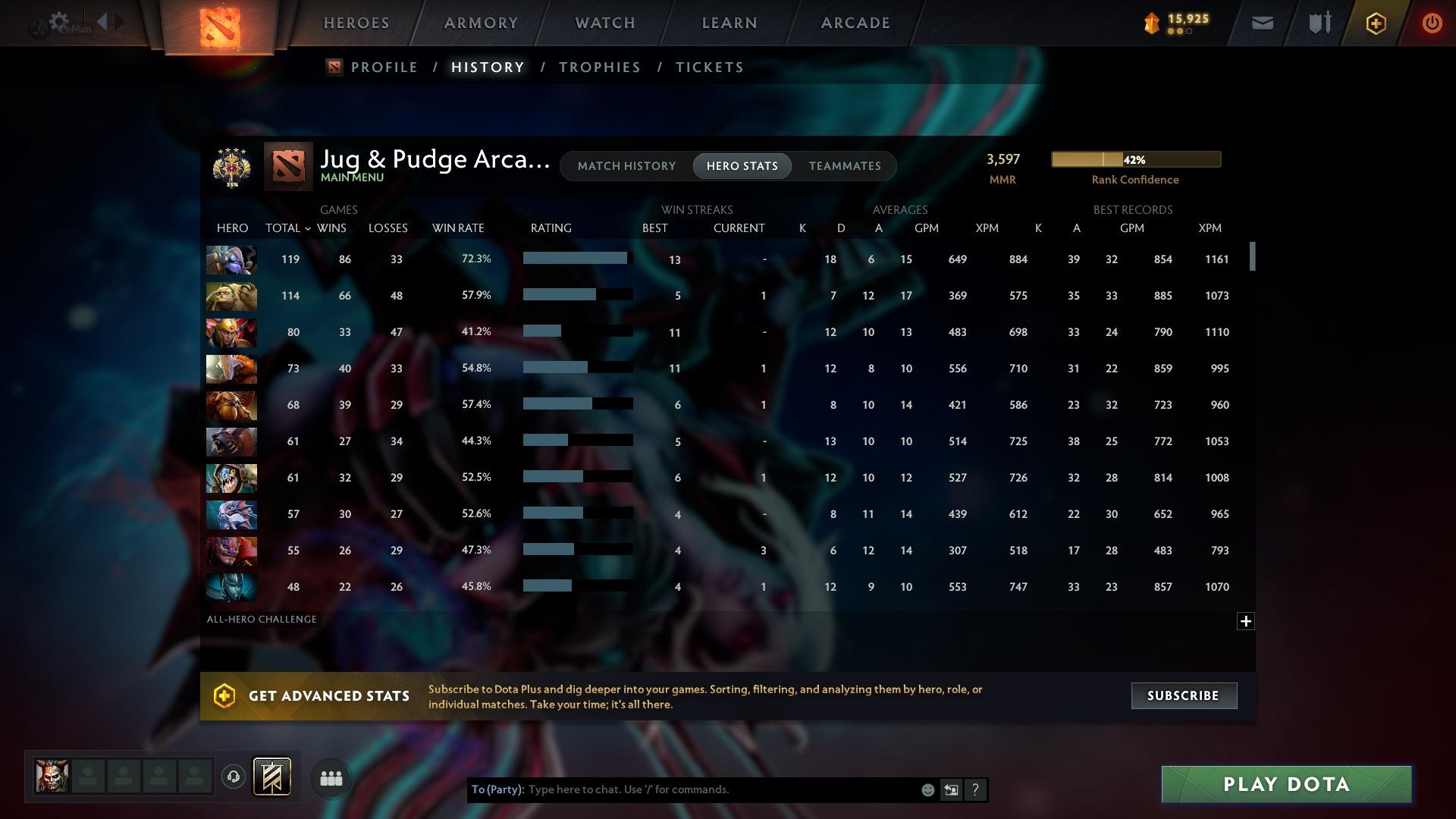This screenshot has height=819, width=1456.
Task: Open the Dota Plus hexagon icon
Action: coord(1375,23)
